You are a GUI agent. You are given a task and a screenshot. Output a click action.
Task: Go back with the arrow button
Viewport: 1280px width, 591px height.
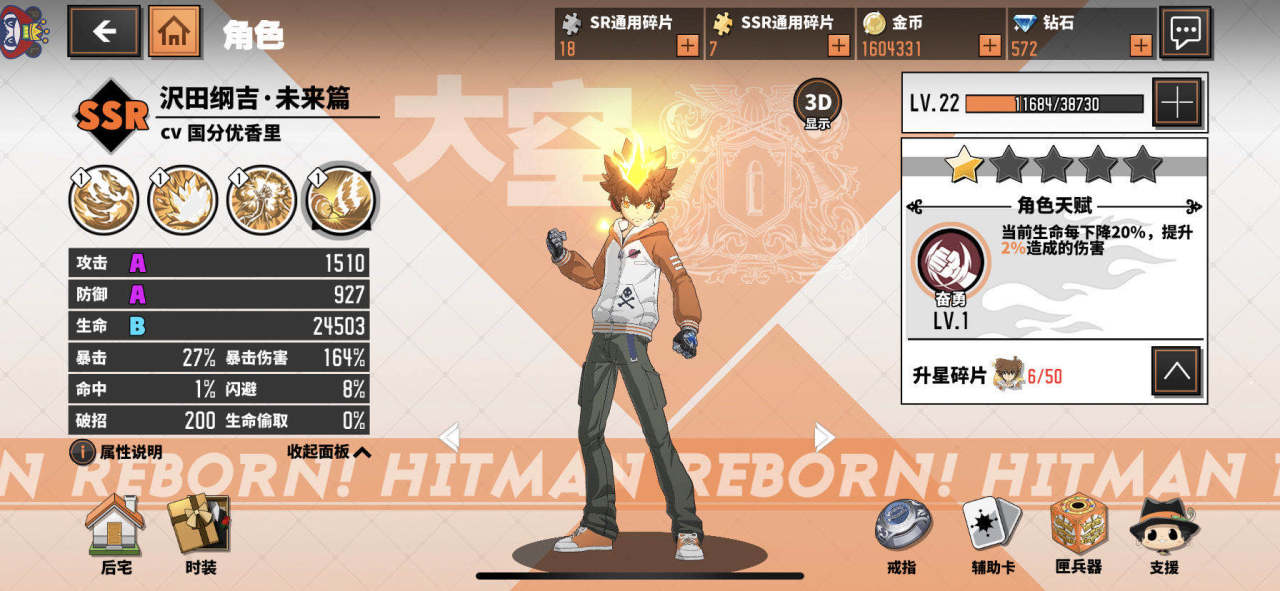coord(104,31)
